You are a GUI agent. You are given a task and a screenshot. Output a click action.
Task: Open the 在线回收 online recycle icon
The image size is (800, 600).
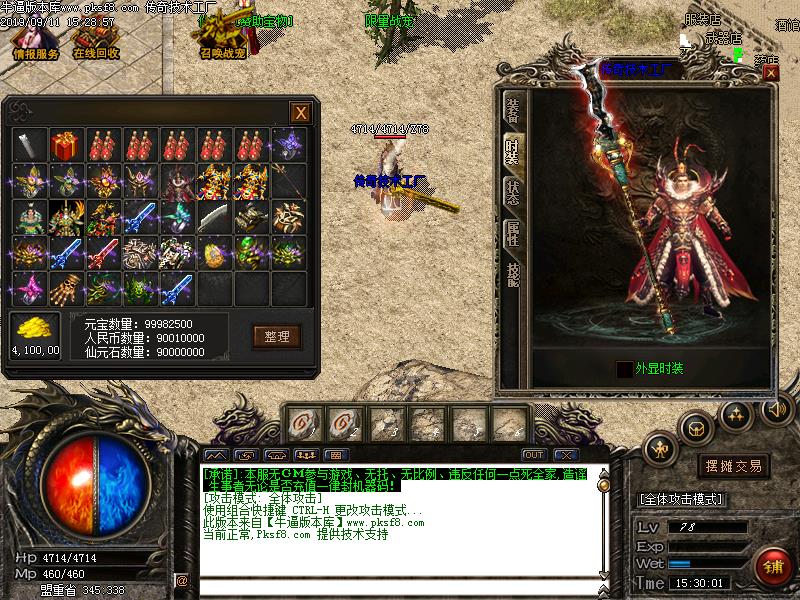(x=96, y=40)
